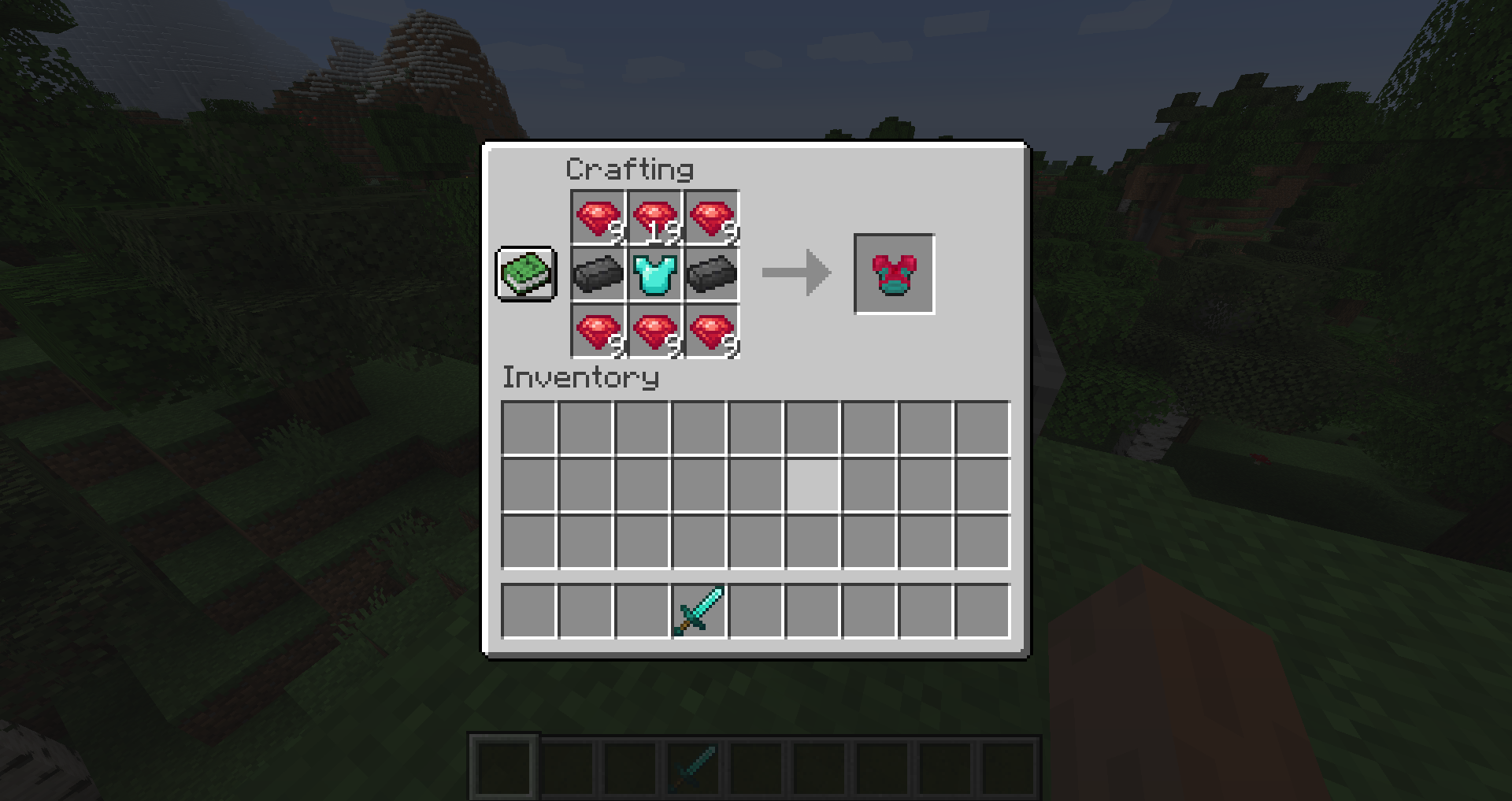
Task: Click the Crafting title label
Action: (x=630, y=169)
